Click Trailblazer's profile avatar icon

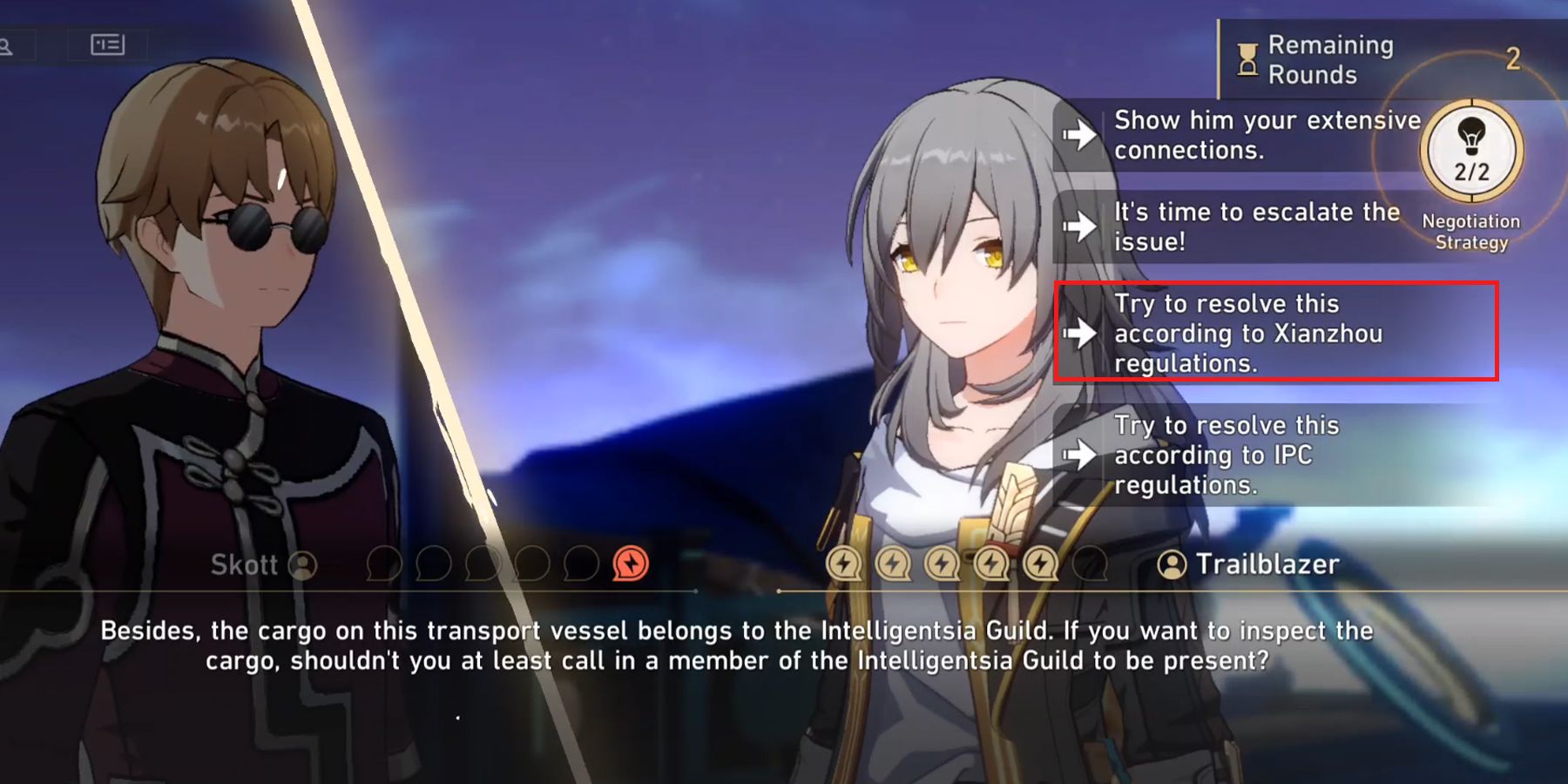click(1172, 564)
